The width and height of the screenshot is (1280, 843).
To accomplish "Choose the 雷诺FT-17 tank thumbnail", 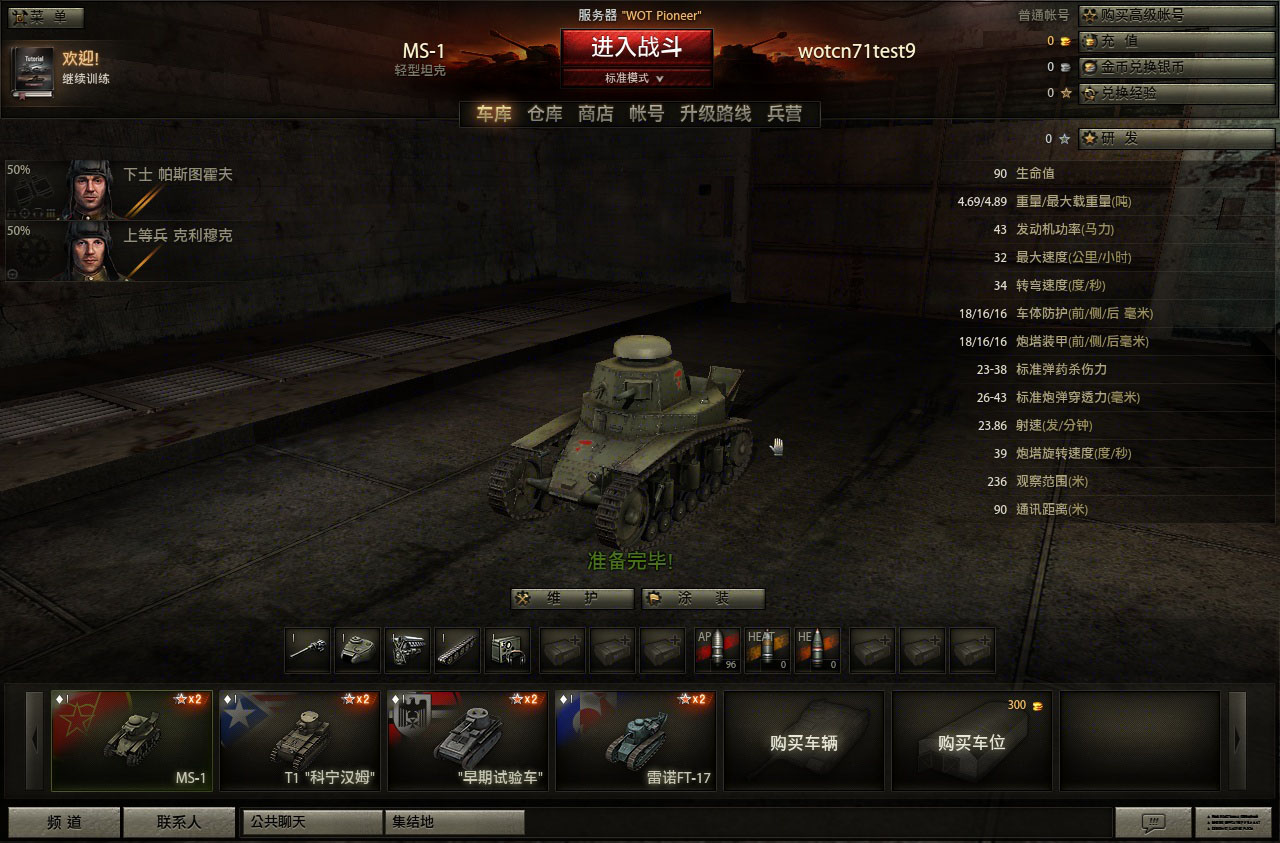I will tap(636, 741).
